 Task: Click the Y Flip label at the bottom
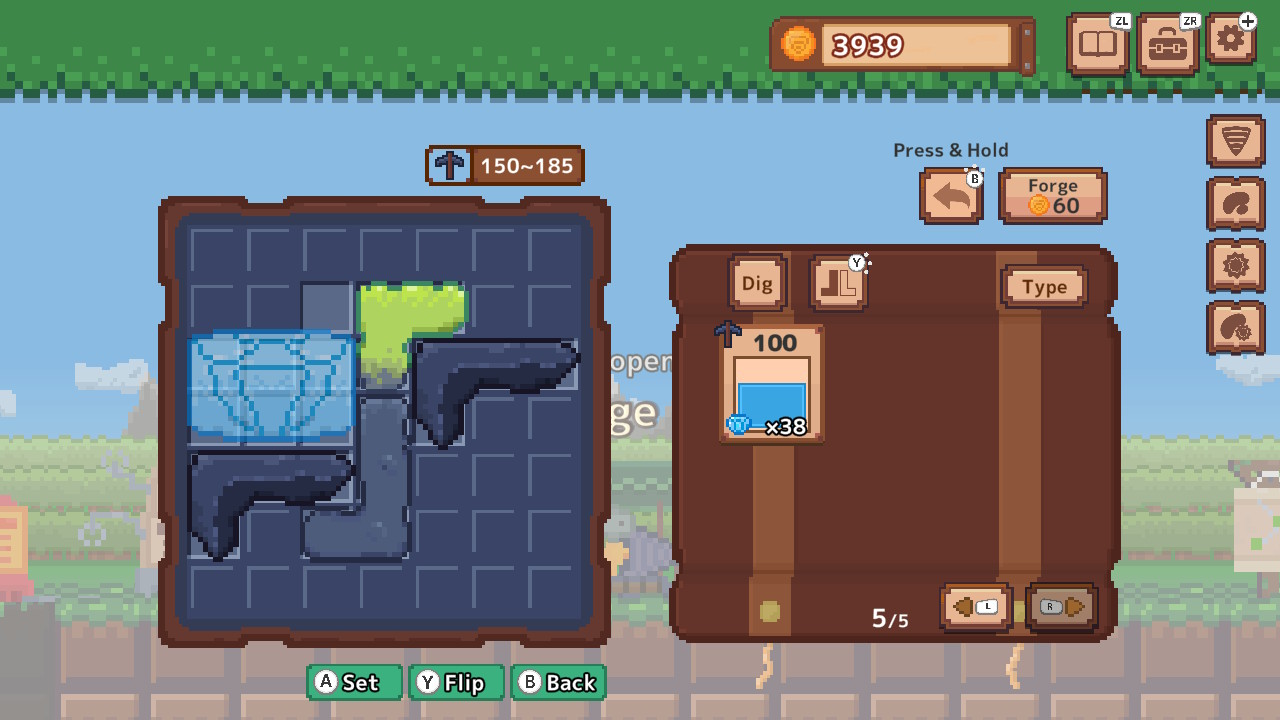456,683
